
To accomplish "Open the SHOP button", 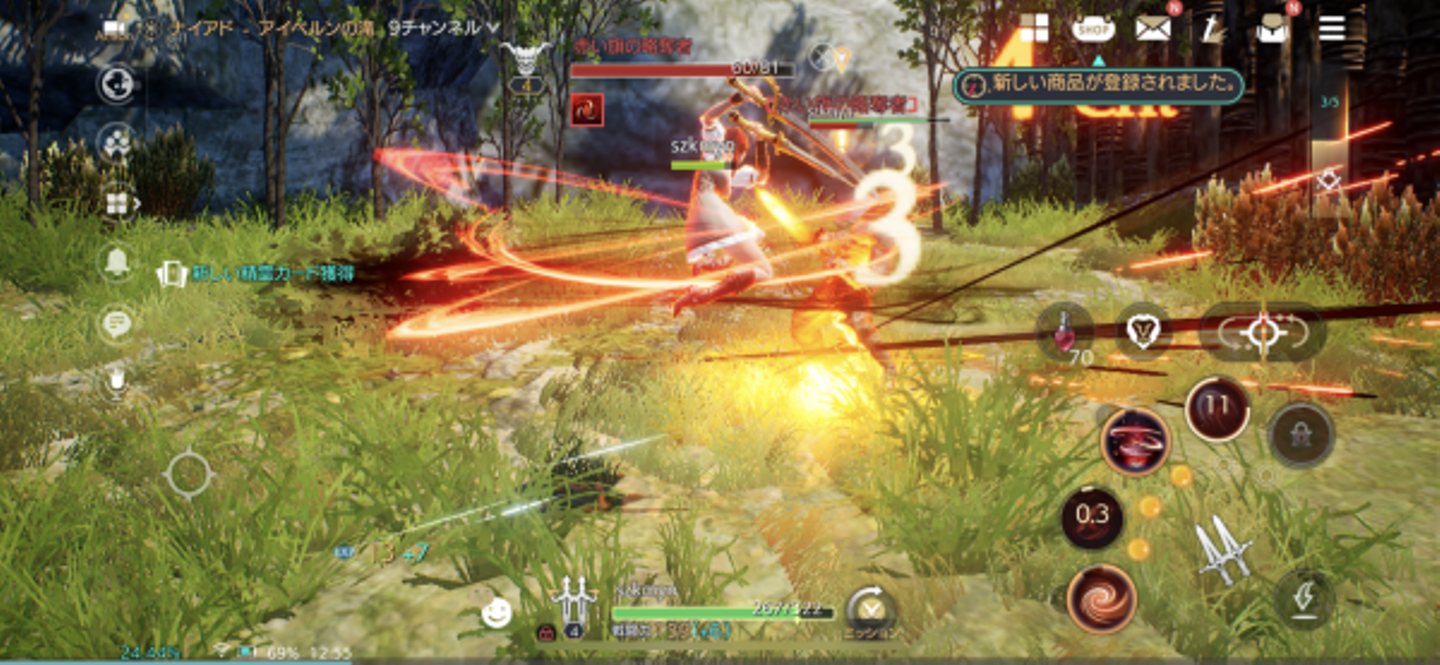I will click(1093, 28).
